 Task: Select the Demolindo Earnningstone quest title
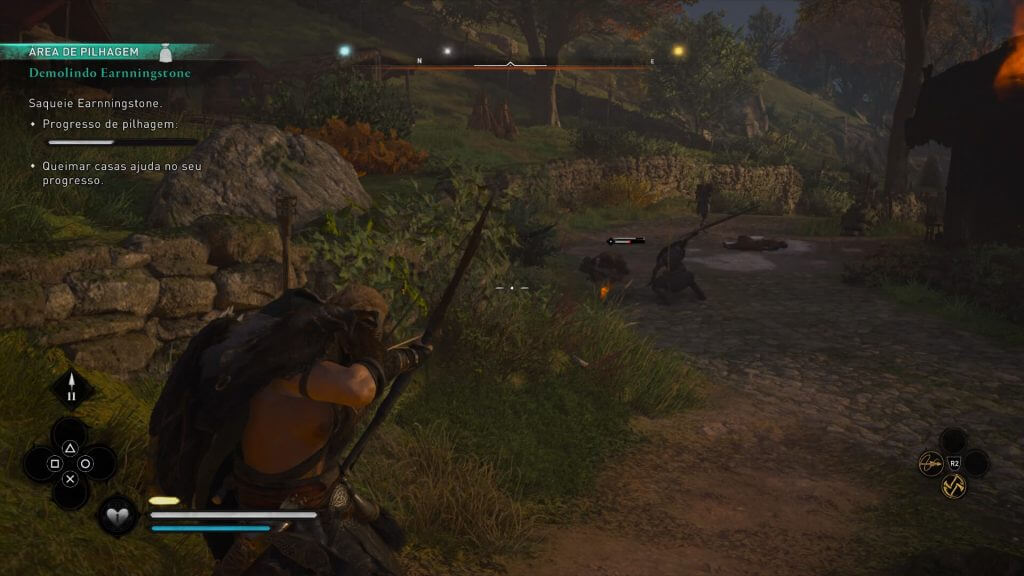109,73
